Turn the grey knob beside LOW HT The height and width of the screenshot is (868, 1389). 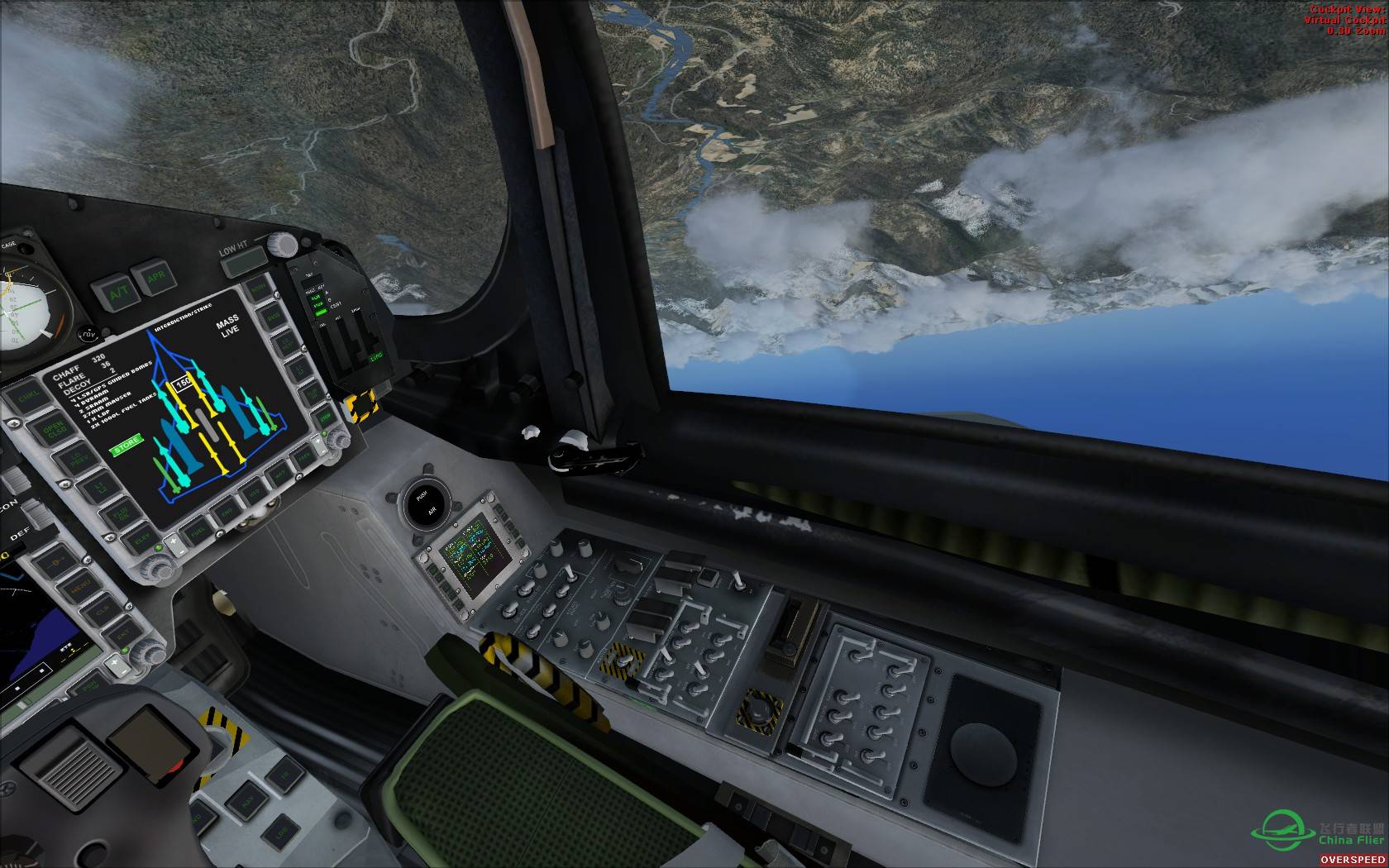click(283, 245)
